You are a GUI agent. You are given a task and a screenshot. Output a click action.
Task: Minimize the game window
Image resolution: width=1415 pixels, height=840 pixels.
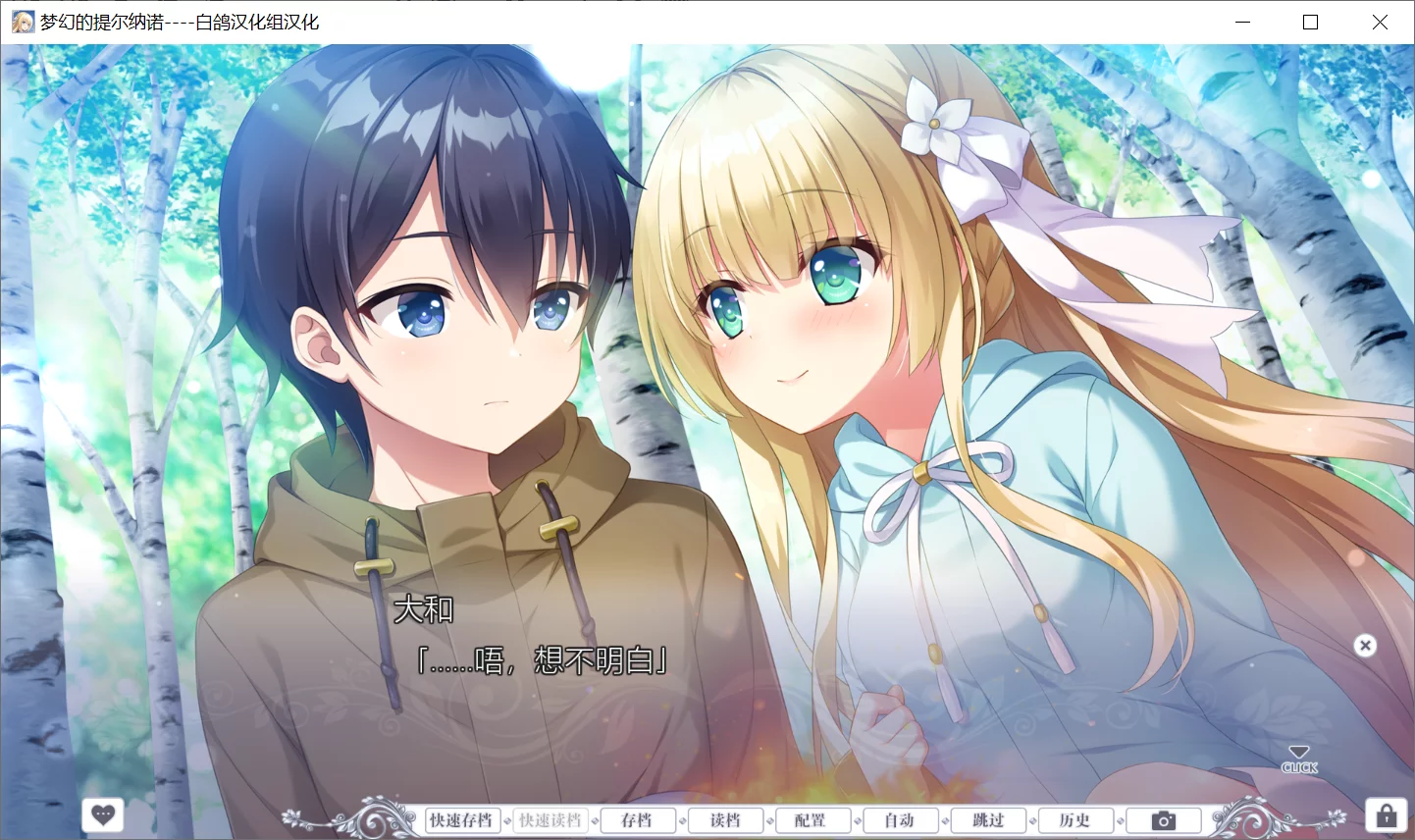click(1242, 22)
